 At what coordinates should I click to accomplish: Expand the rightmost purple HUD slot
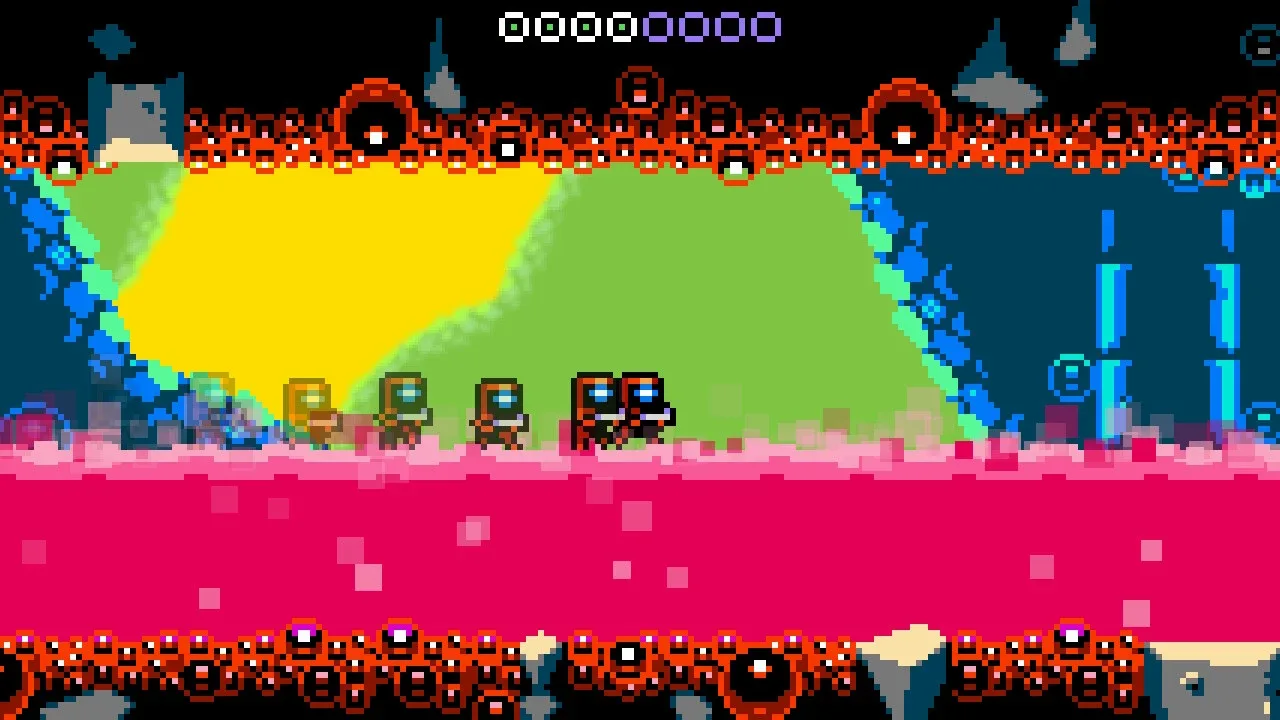point(767,25)
